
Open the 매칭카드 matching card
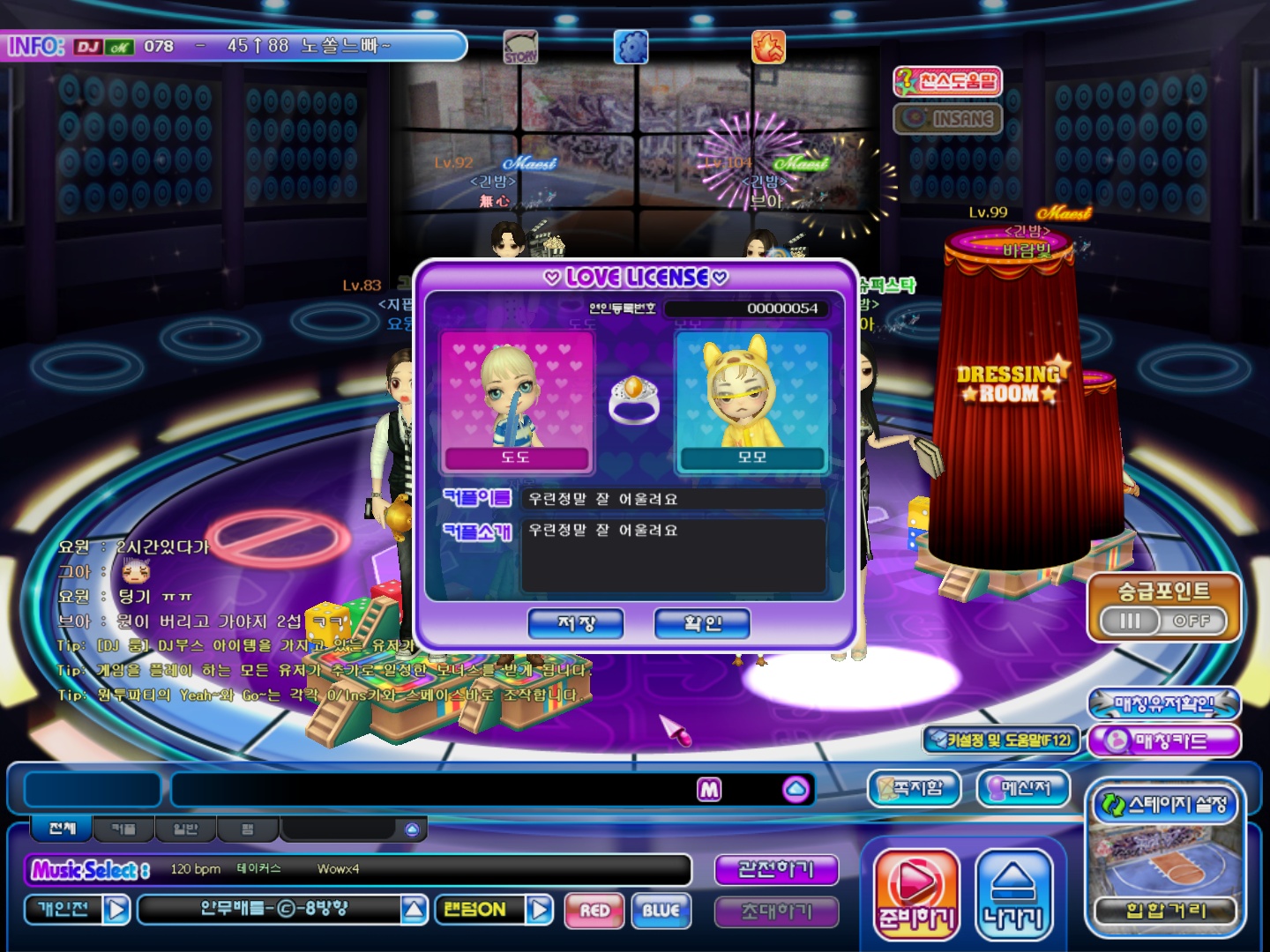(x=1164, y=740)
